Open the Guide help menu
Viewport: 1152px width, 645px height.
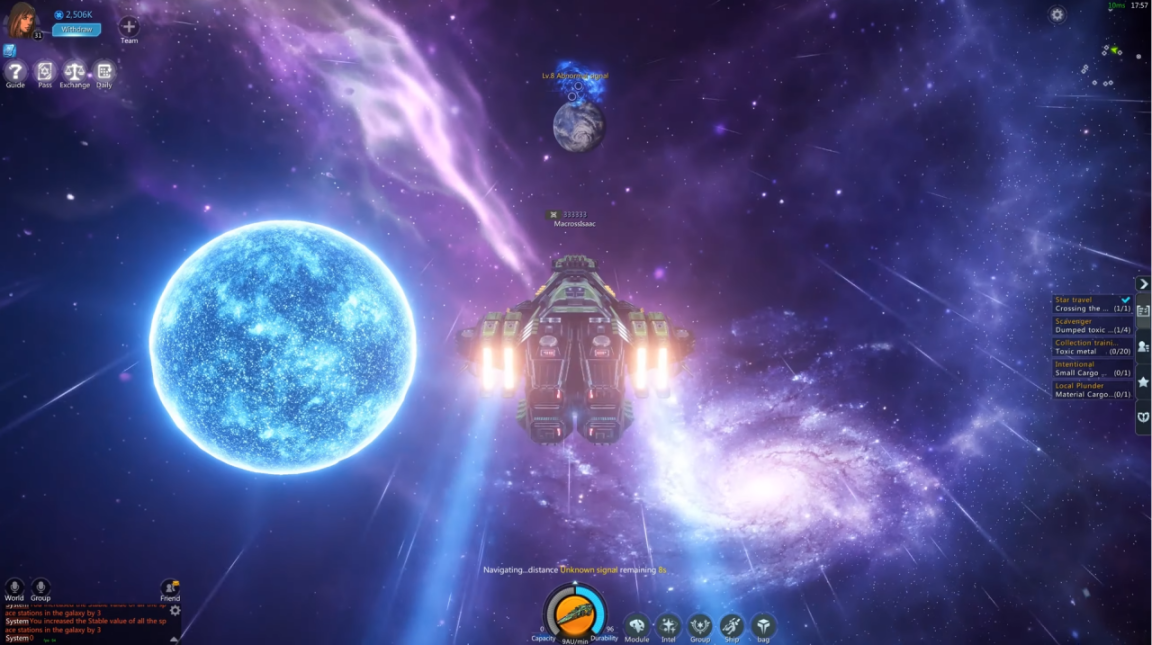click(x=15, y=72)
